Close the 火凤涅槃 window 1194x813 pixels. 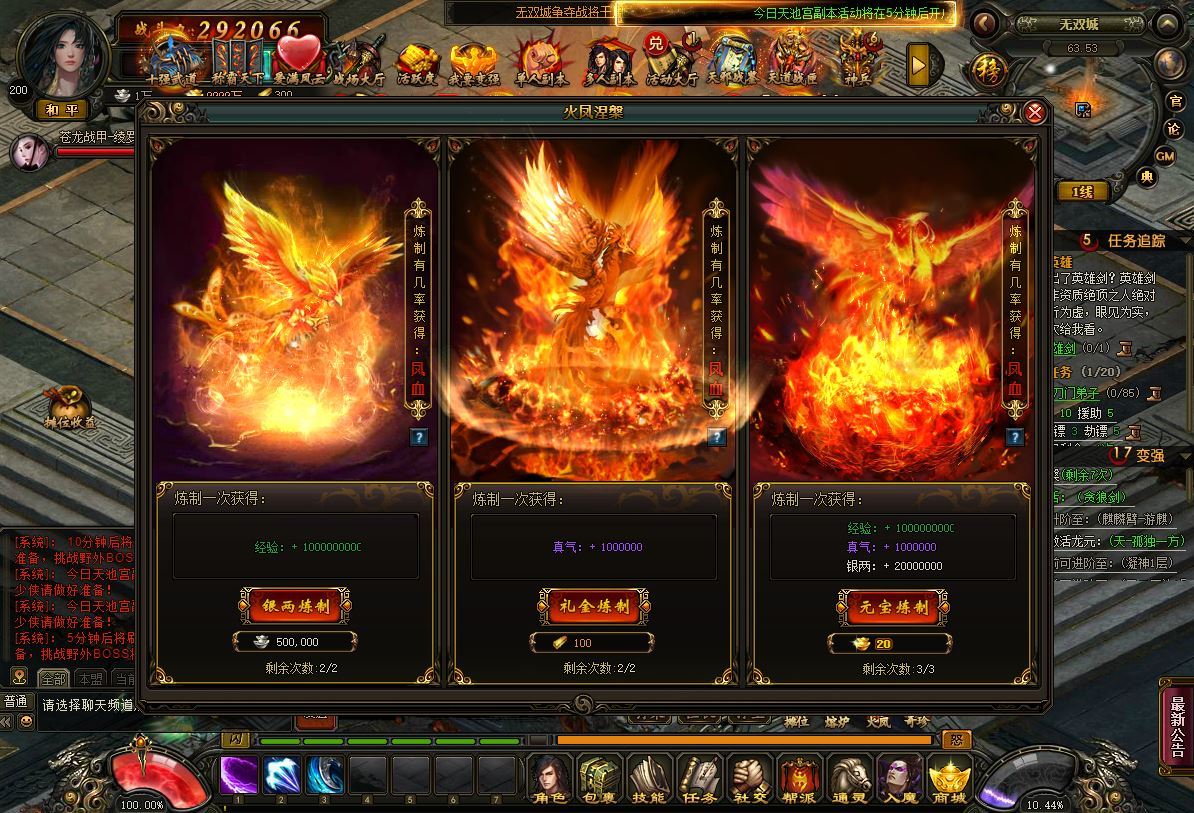(x=1035, y=112)
